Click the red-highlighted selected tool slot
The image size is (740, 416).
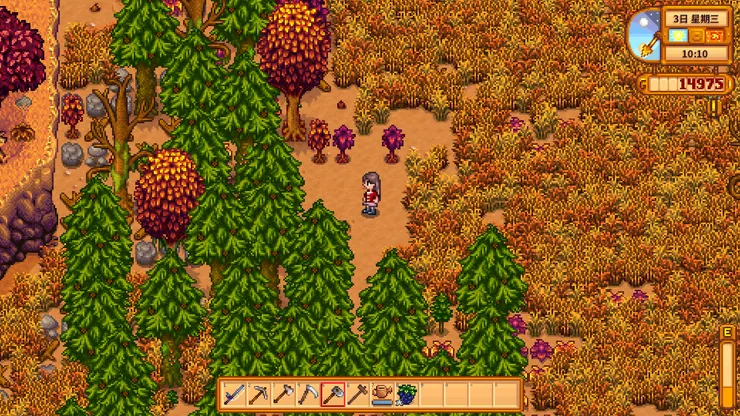[334, 394]
